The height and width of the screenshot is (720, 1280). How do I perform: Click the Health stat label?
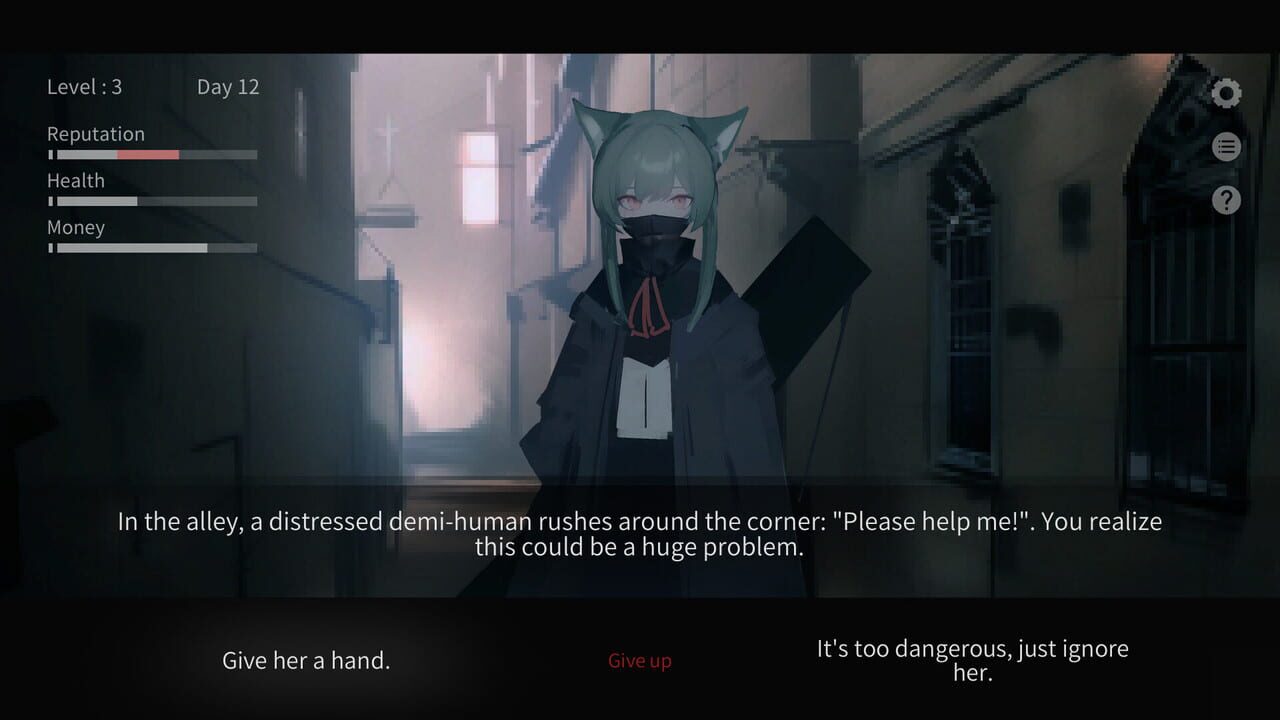pyautogui.click(x=75, y=180)
